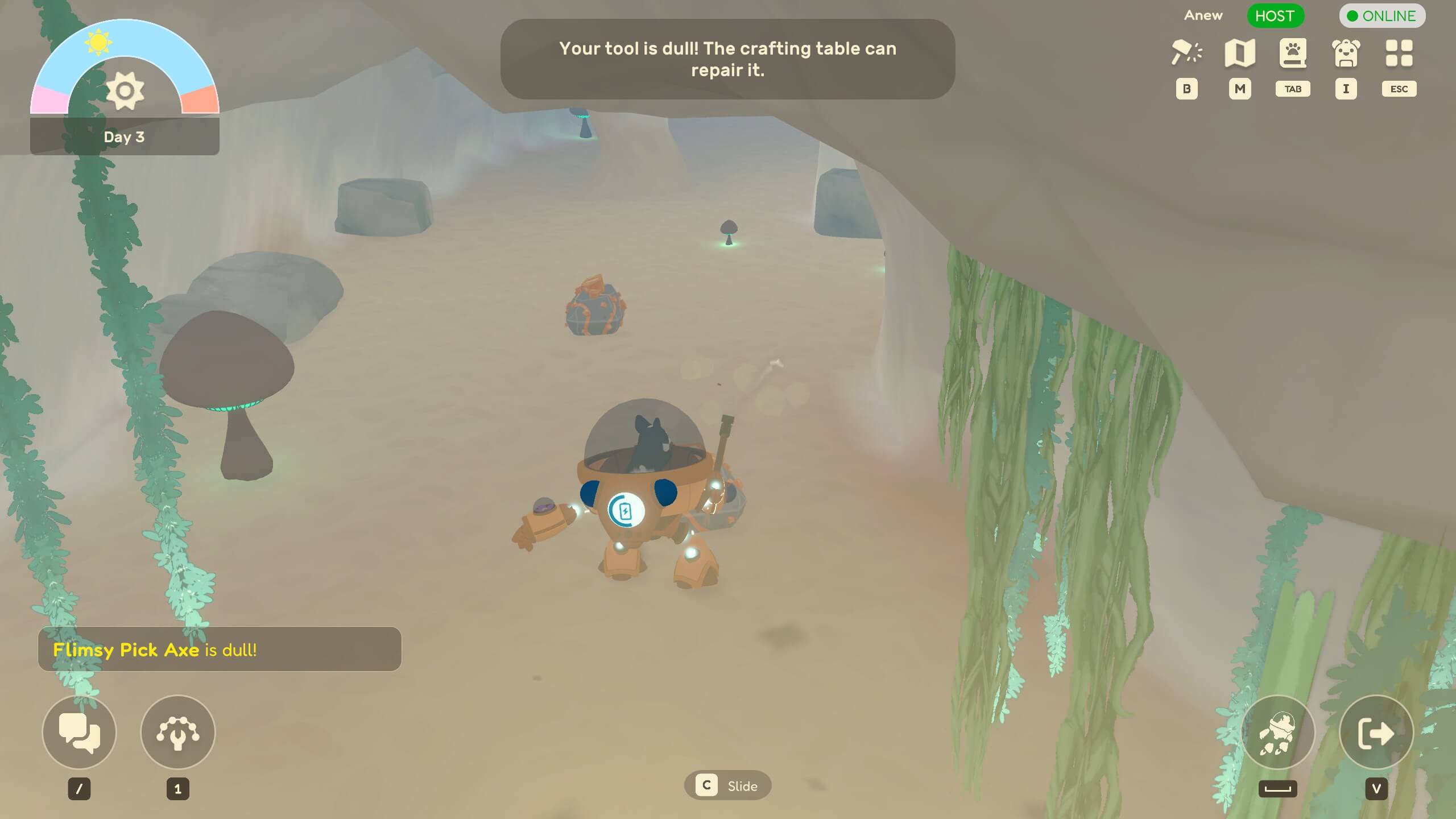Image resolution: width=1456 pixels, height=819 pixels.
Task: Click the TAB keycap under the journal icon
Action: point(1293,89)
